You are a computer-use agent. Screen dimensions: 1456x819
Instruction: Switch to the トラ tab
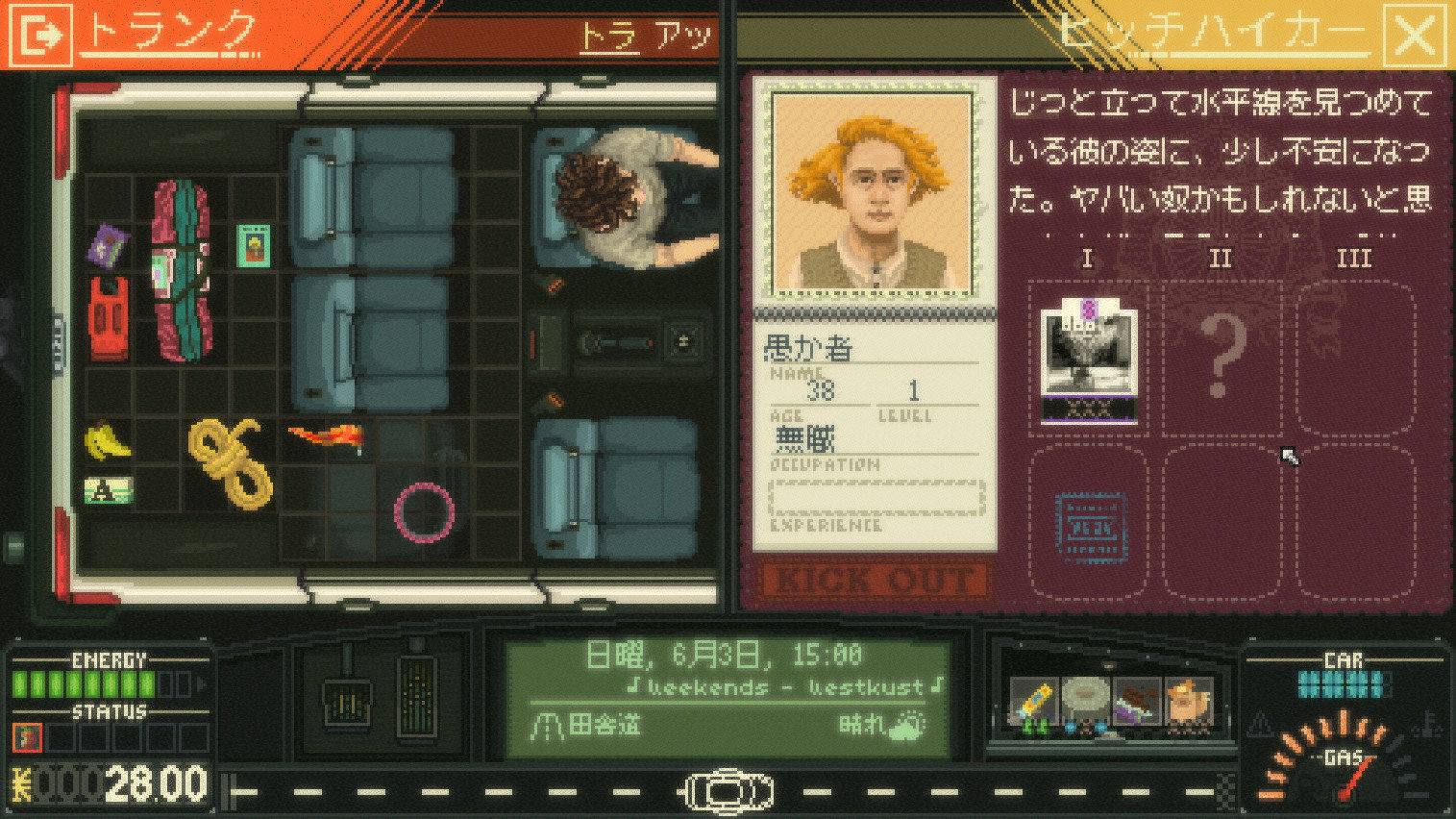(609, 37)
